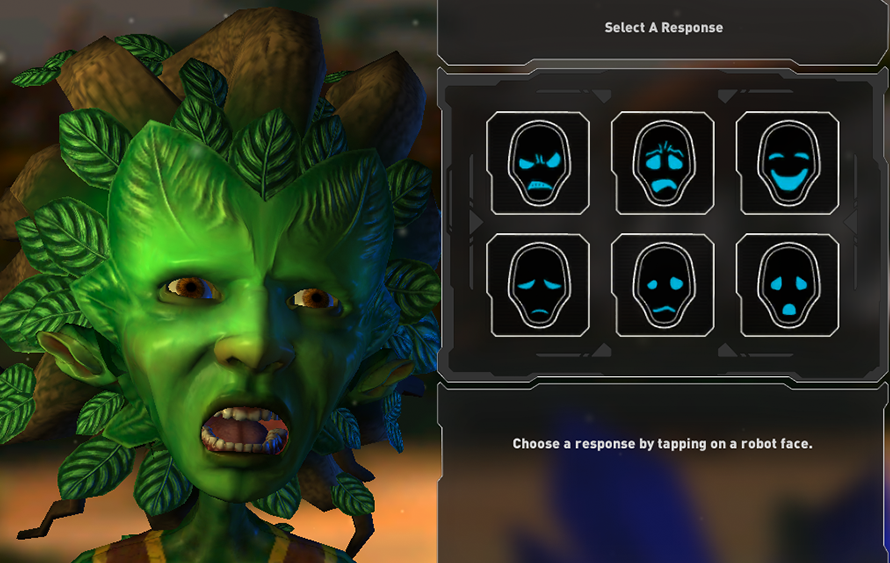Select the surprised robot face with a round open mouth
The width and height of the screenshot is (890, 563).
click(x=787, y=286)
